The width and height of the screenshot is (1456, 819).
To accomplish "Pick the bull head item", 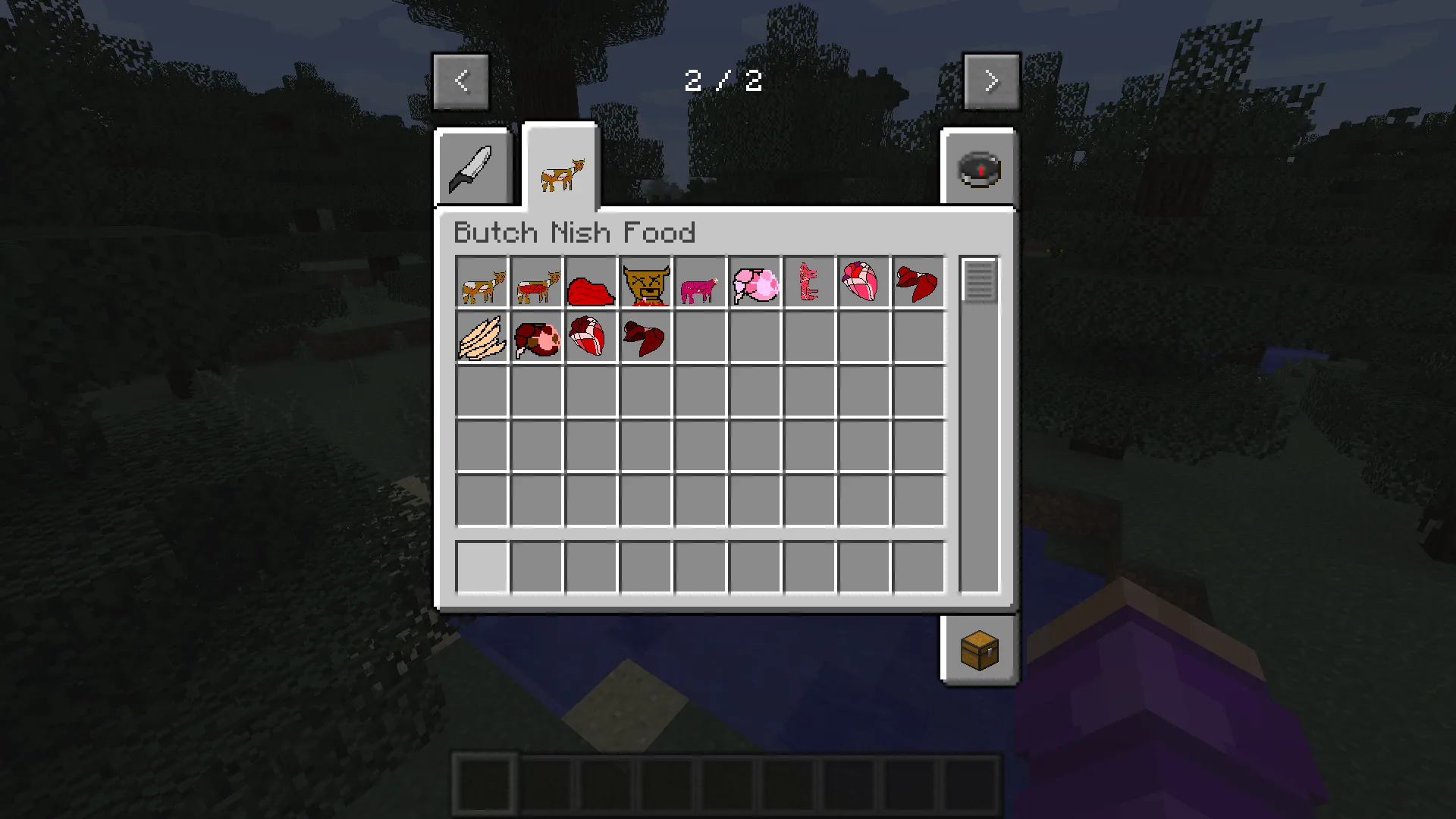I will [645, 283].
